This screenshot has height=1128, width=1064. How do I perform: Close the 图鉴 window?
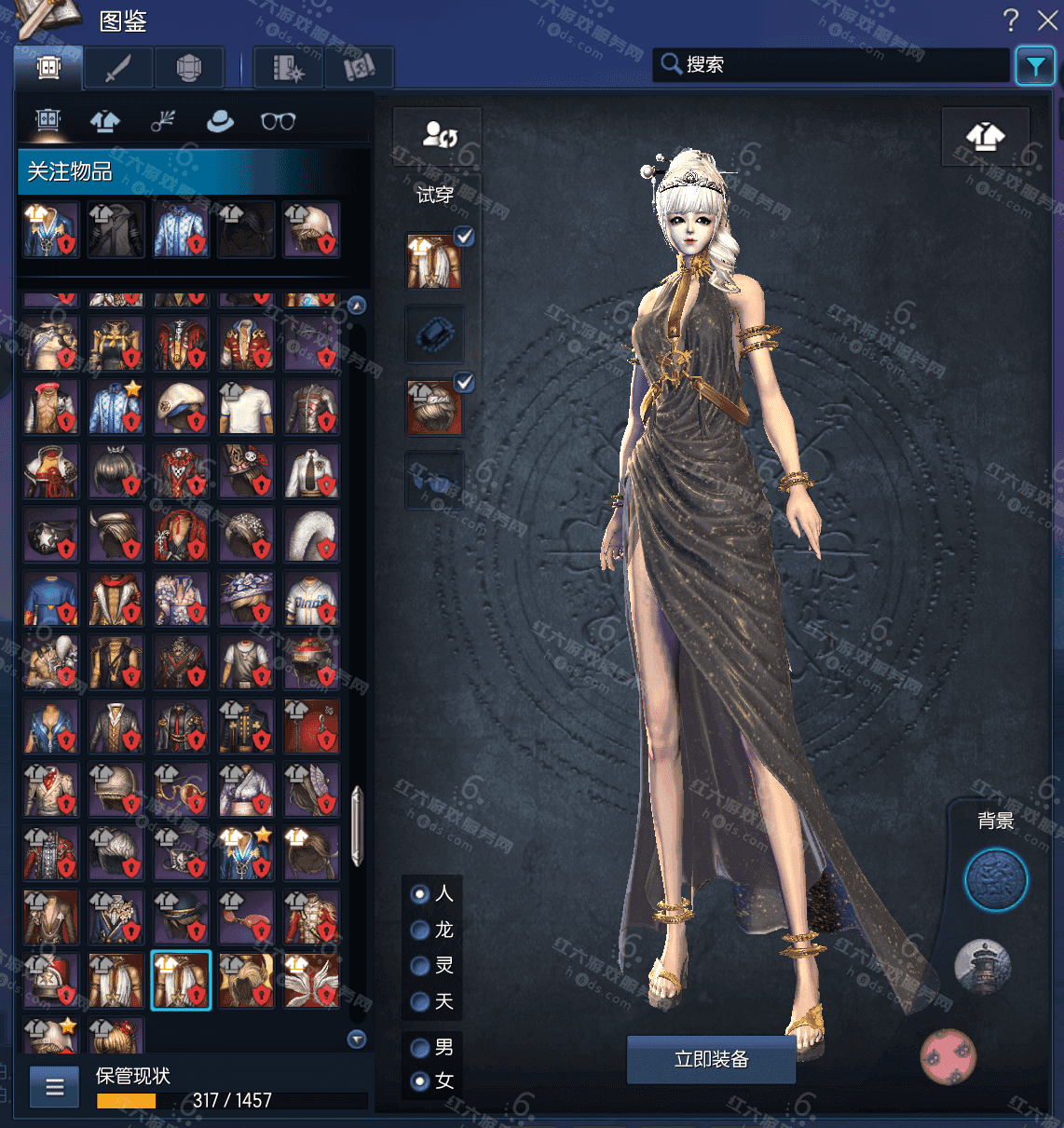(1047, 20)
